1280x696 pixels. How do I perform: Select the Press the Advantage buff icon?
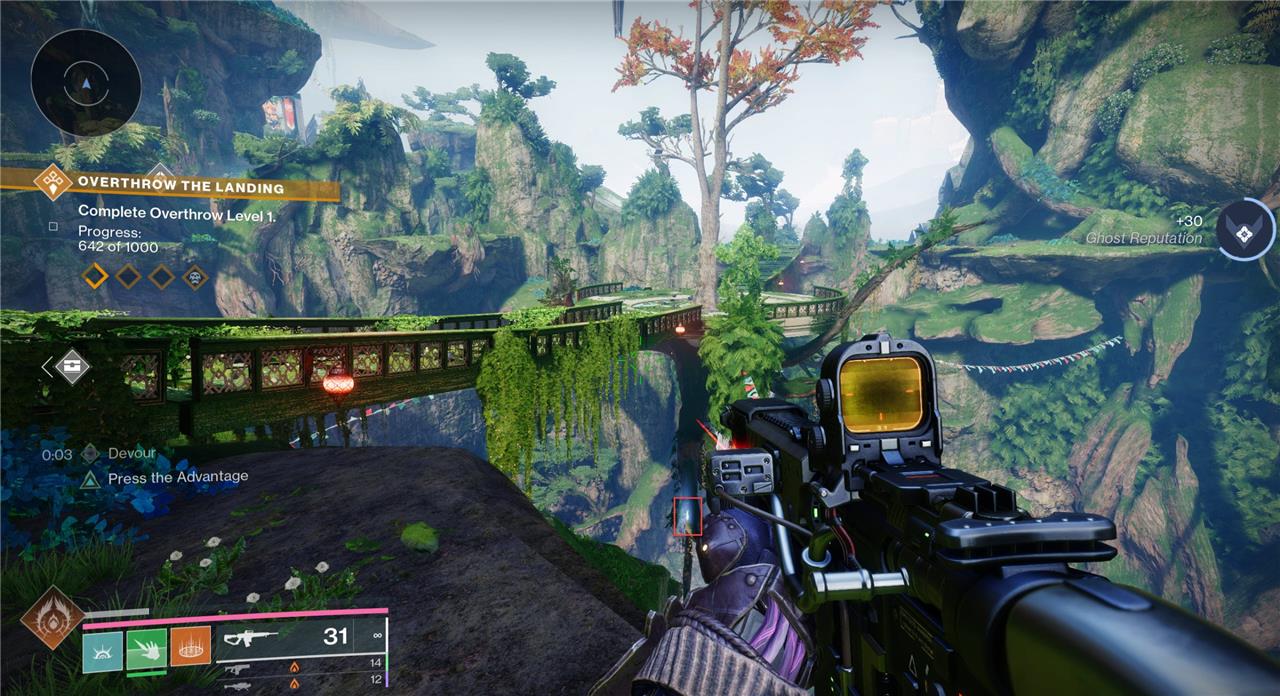click(90, 479)
